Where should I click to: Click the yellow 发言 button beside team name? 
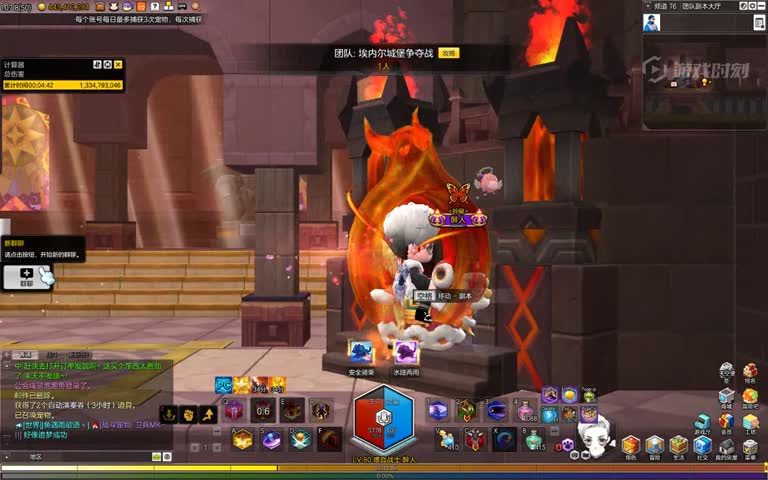[449, 52]
